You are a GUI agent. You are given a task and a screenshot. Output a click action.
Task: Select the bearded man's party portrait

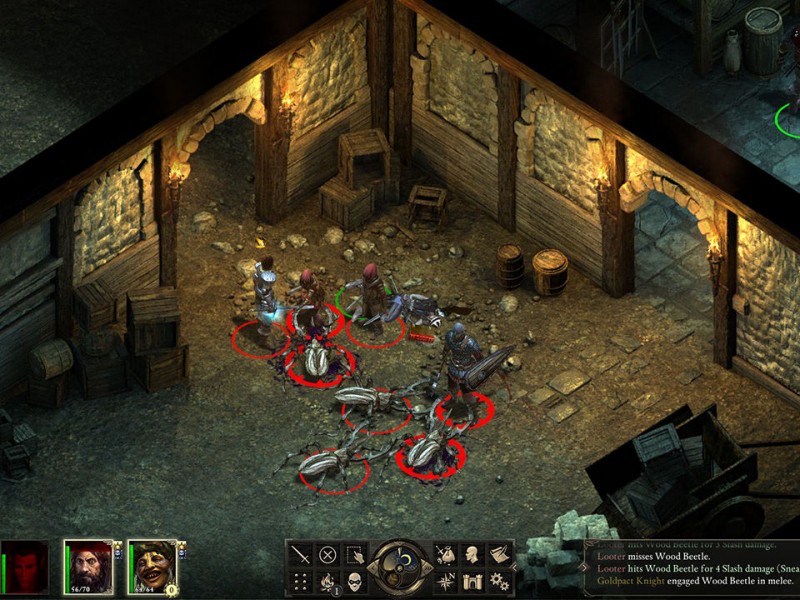(89, 567)
